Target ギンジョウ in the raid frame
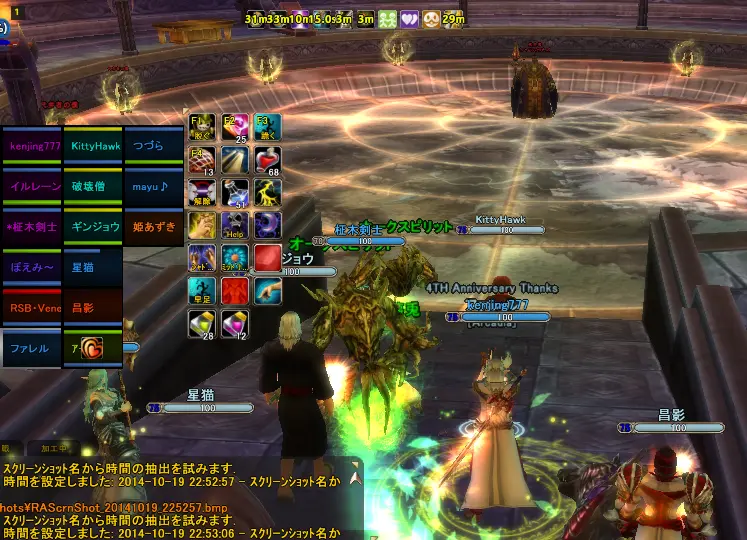The height and width of the screenshot is (540, 747). point(93,227)
